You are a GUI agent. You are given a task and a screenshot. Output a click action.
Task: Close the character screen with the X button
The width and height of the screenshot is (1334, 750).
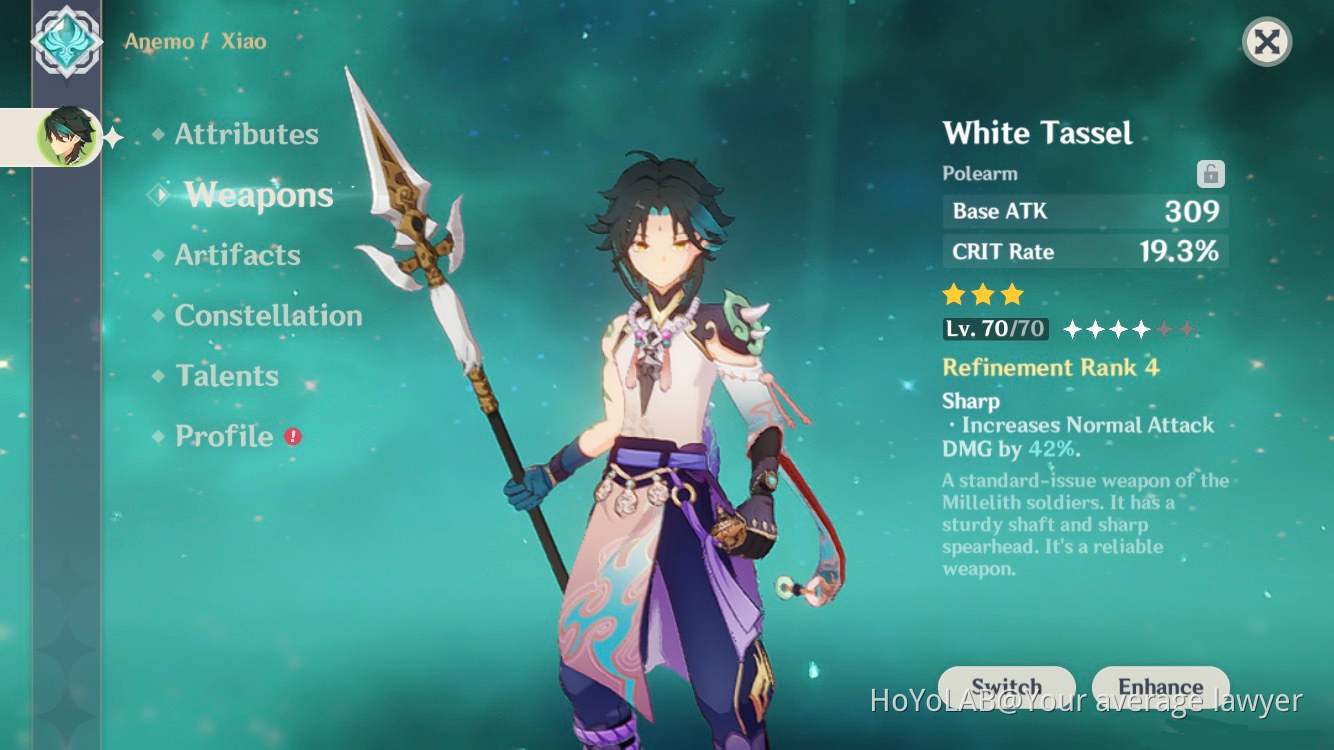pyautogui.click(x=1267, y=42)
